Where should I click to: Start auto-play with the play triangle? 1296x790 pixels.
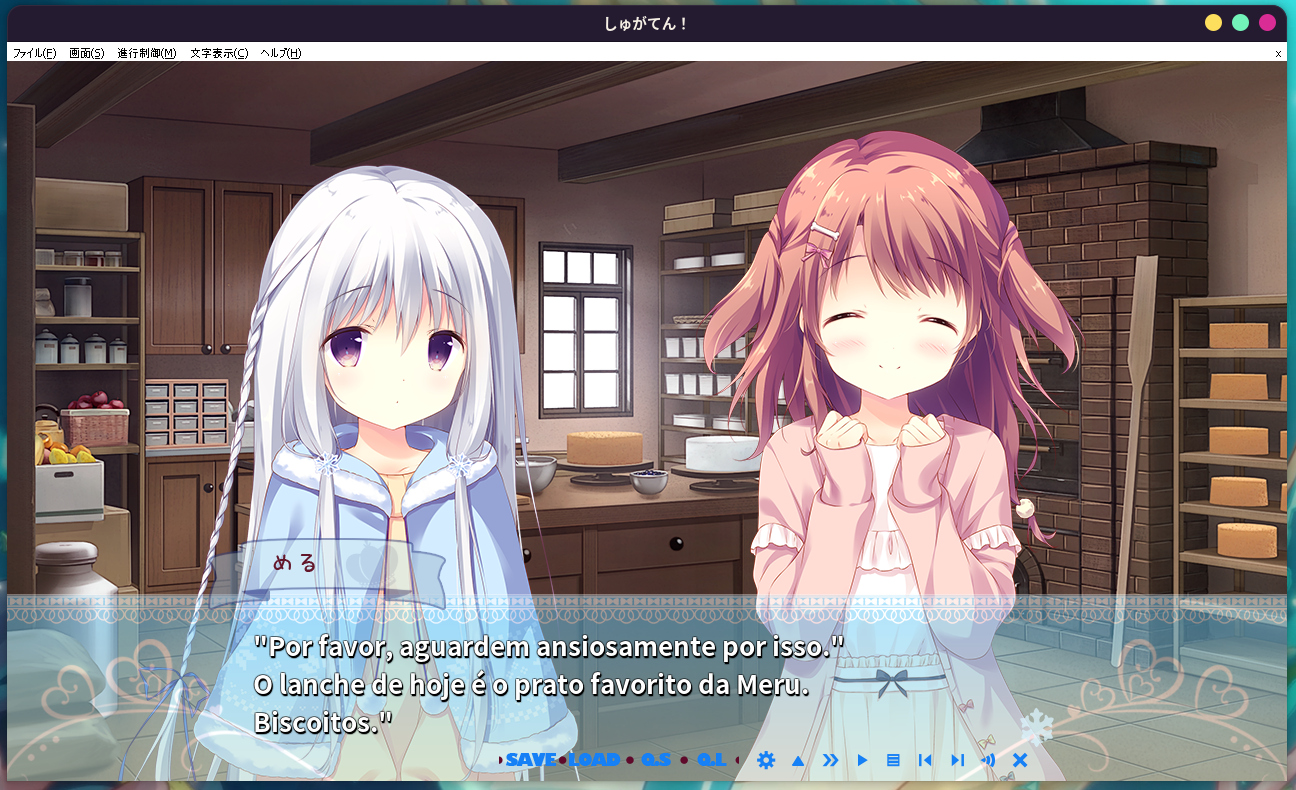tap(862, 760)
